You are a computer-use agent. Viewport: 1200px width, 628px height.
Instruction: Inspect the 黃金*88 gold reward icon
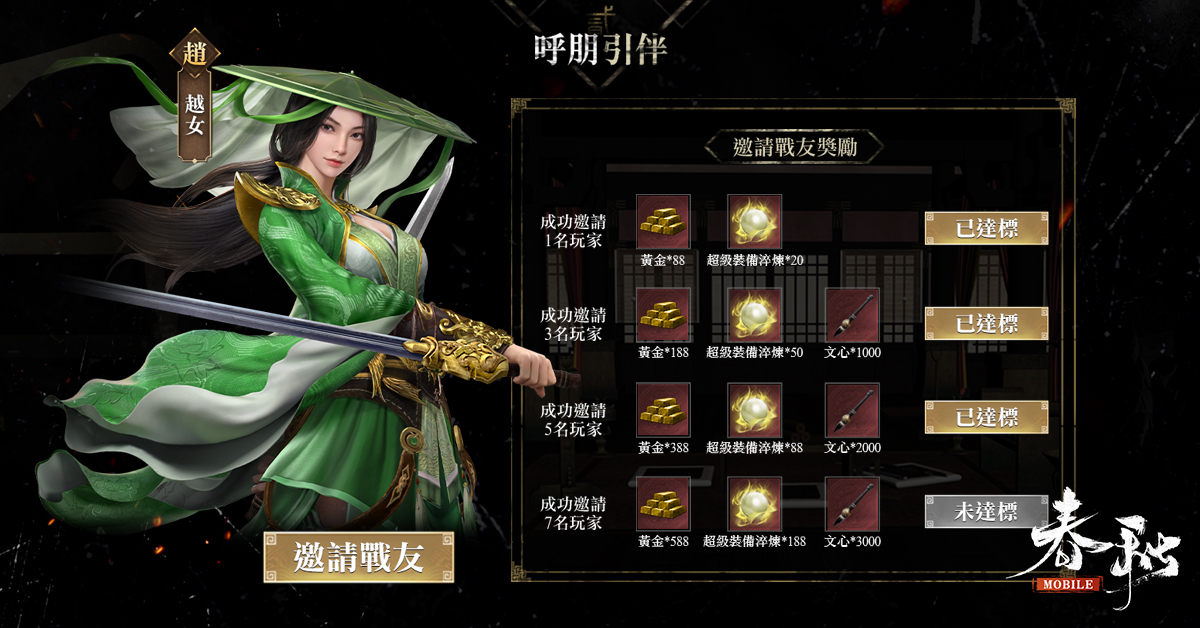click(x=663, y=221)
